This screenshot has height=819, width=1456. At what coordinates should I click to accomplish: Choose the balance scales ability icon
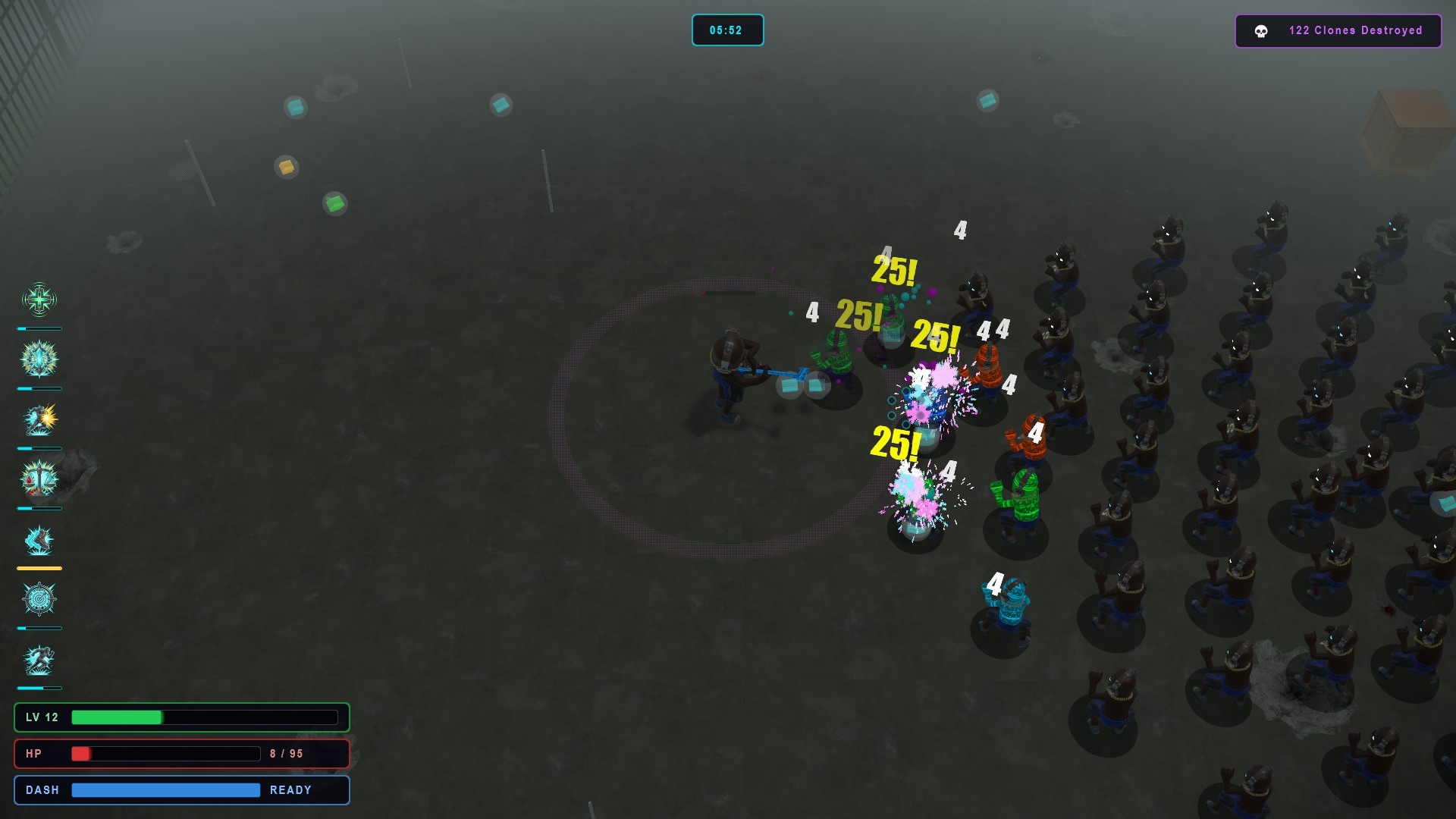39,479
